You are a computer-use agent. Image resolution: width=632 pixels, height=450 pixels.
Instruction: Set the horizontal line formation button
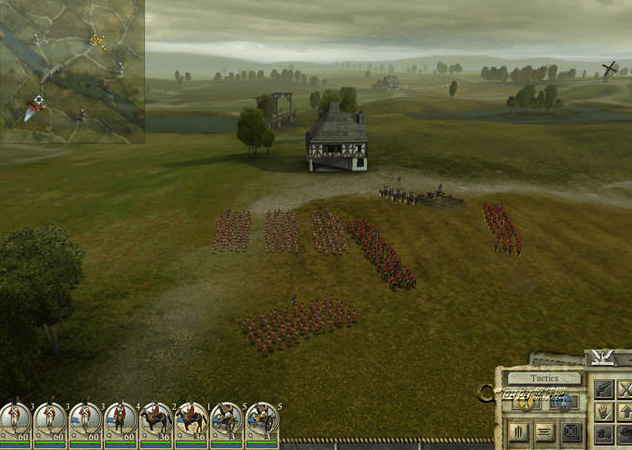tap(545, 432)
